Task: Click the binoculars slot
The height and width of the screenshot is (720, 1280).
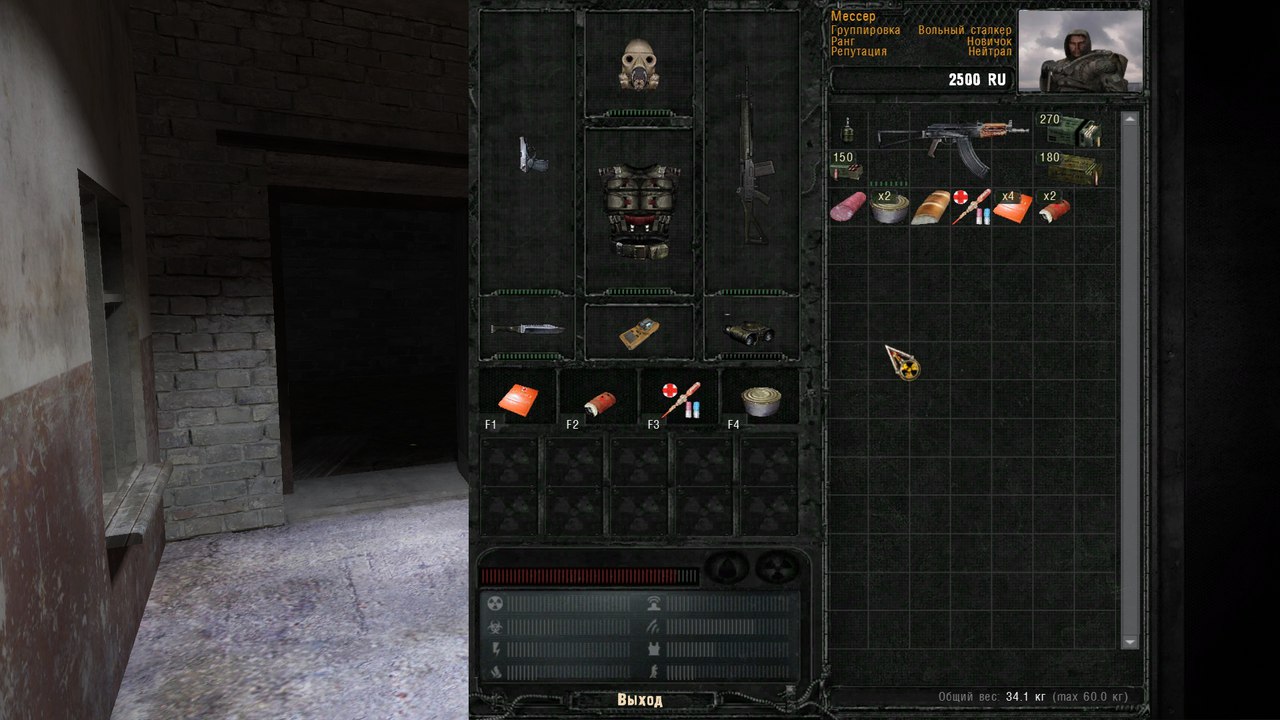Action: point(751,331)
